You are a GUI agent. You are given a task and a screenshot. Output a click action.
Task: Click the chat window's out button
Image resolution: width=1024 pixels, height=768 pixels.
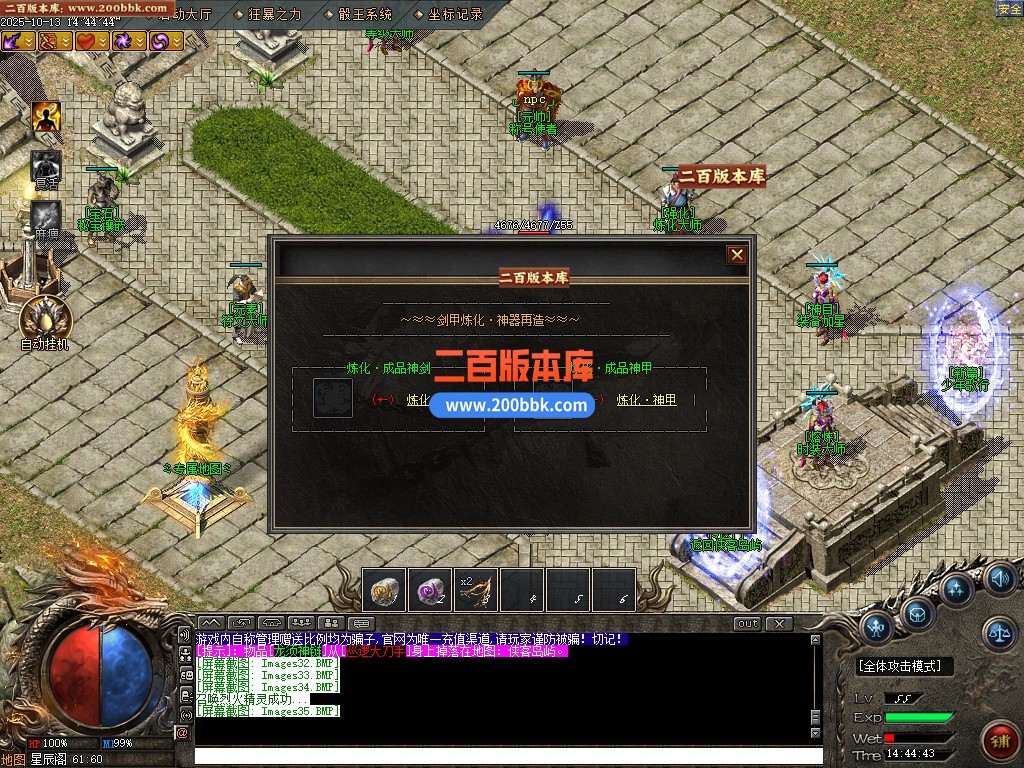[x=747, y=624]
